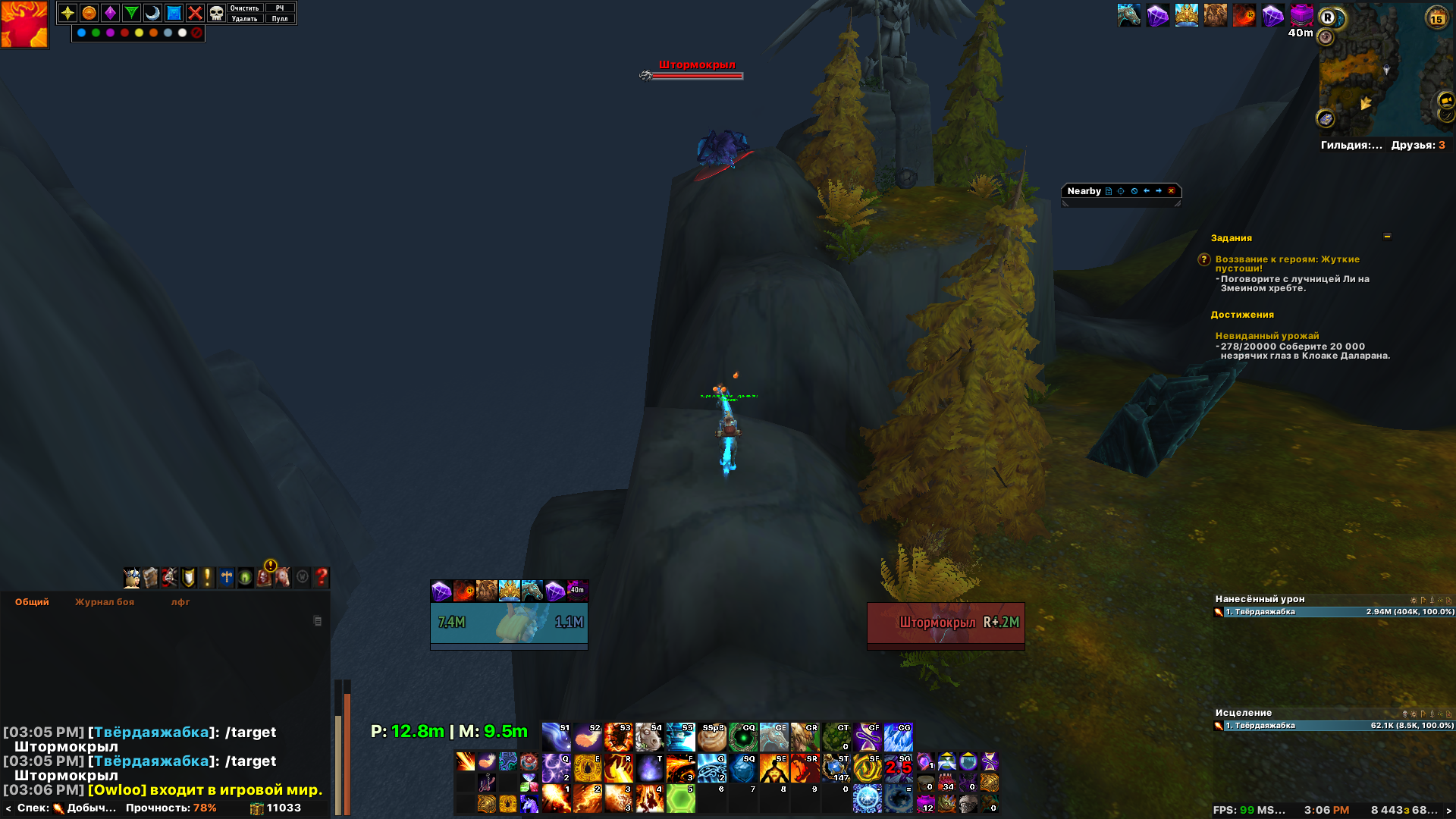Use the hourglass ability bound to CF
The image size is (1456, 819).
(867, 737)
